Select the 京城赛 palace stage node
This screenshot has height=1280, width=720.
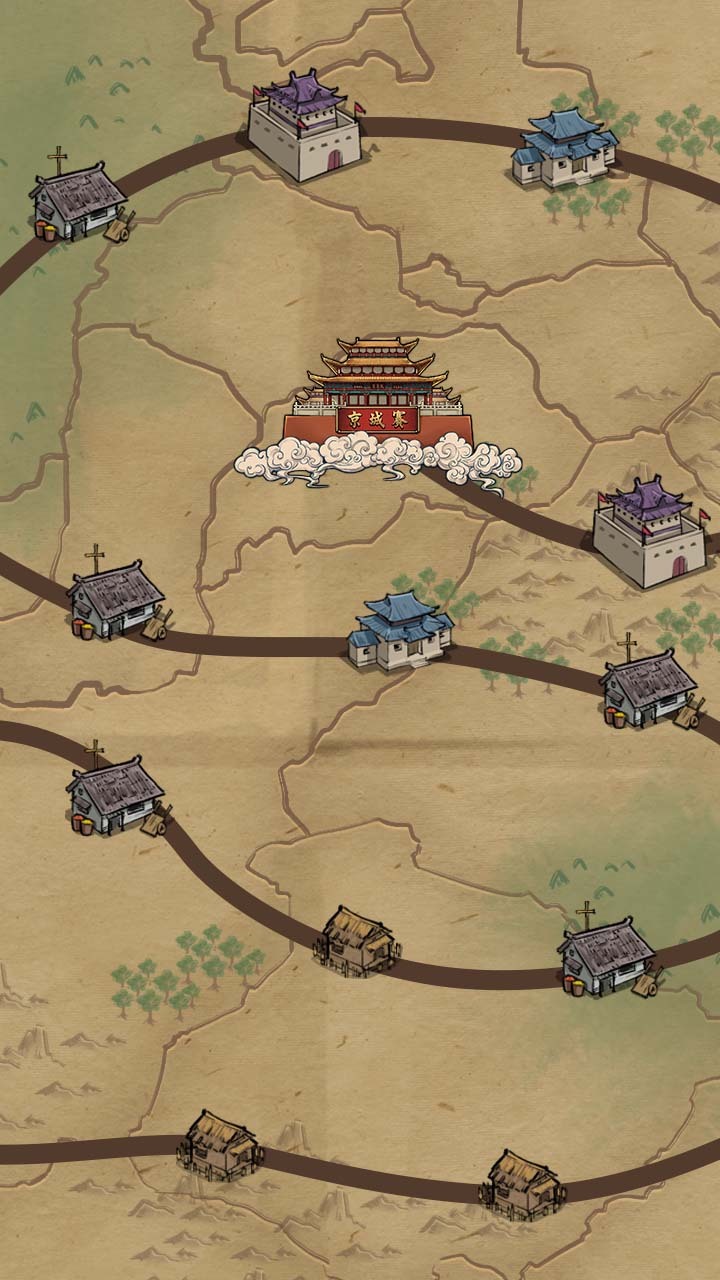point(377,405)
